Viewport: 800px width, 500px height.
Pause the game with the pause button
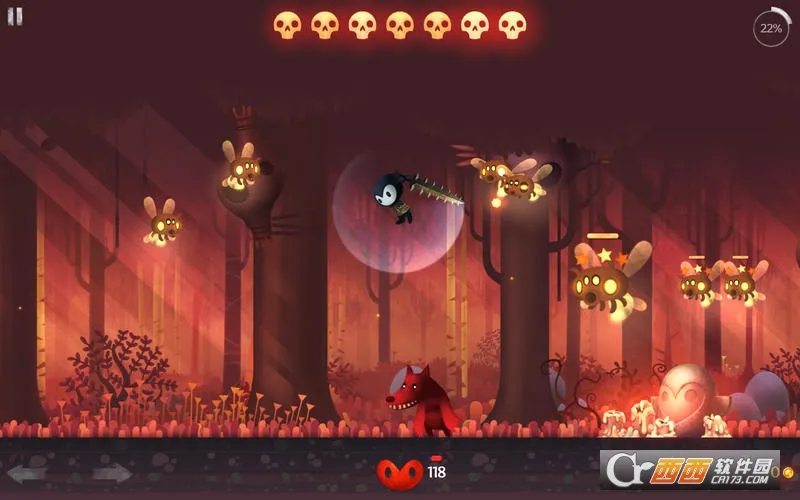15,17
